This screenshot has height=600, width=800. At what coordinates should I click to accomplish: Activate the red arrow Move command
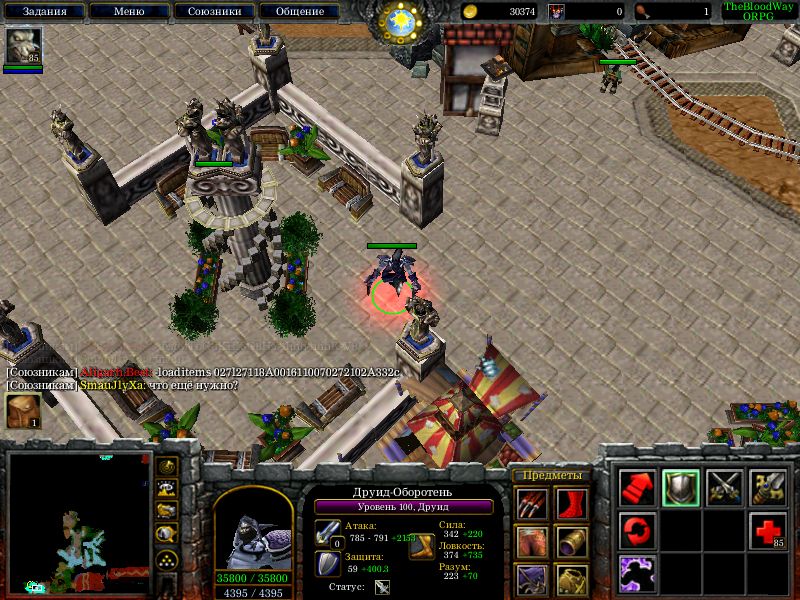click(637, 487)
